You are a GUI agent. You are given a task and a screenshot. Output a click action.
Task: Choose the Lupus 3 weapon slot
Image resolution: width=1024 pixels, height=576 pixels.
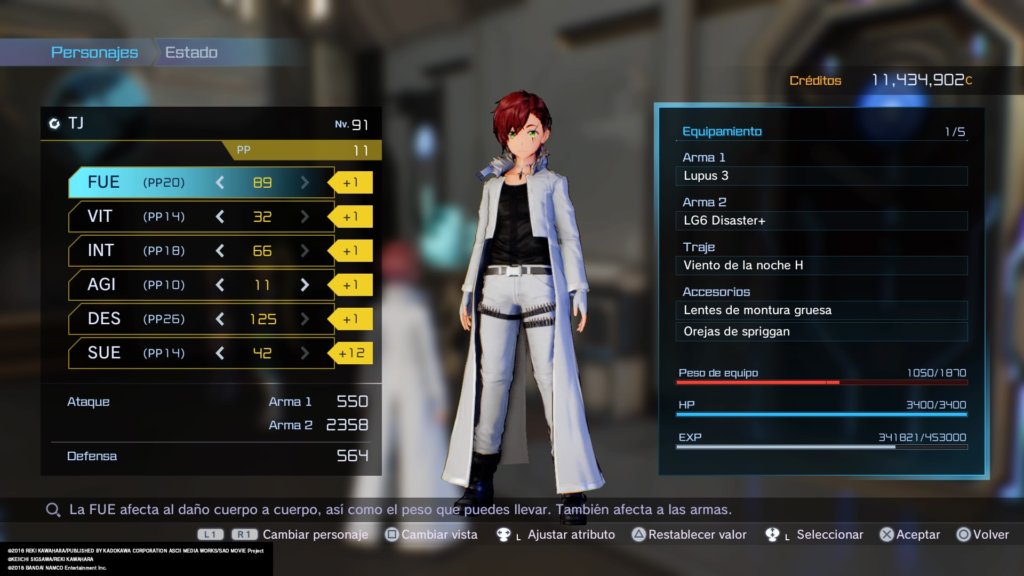[822, 176]
